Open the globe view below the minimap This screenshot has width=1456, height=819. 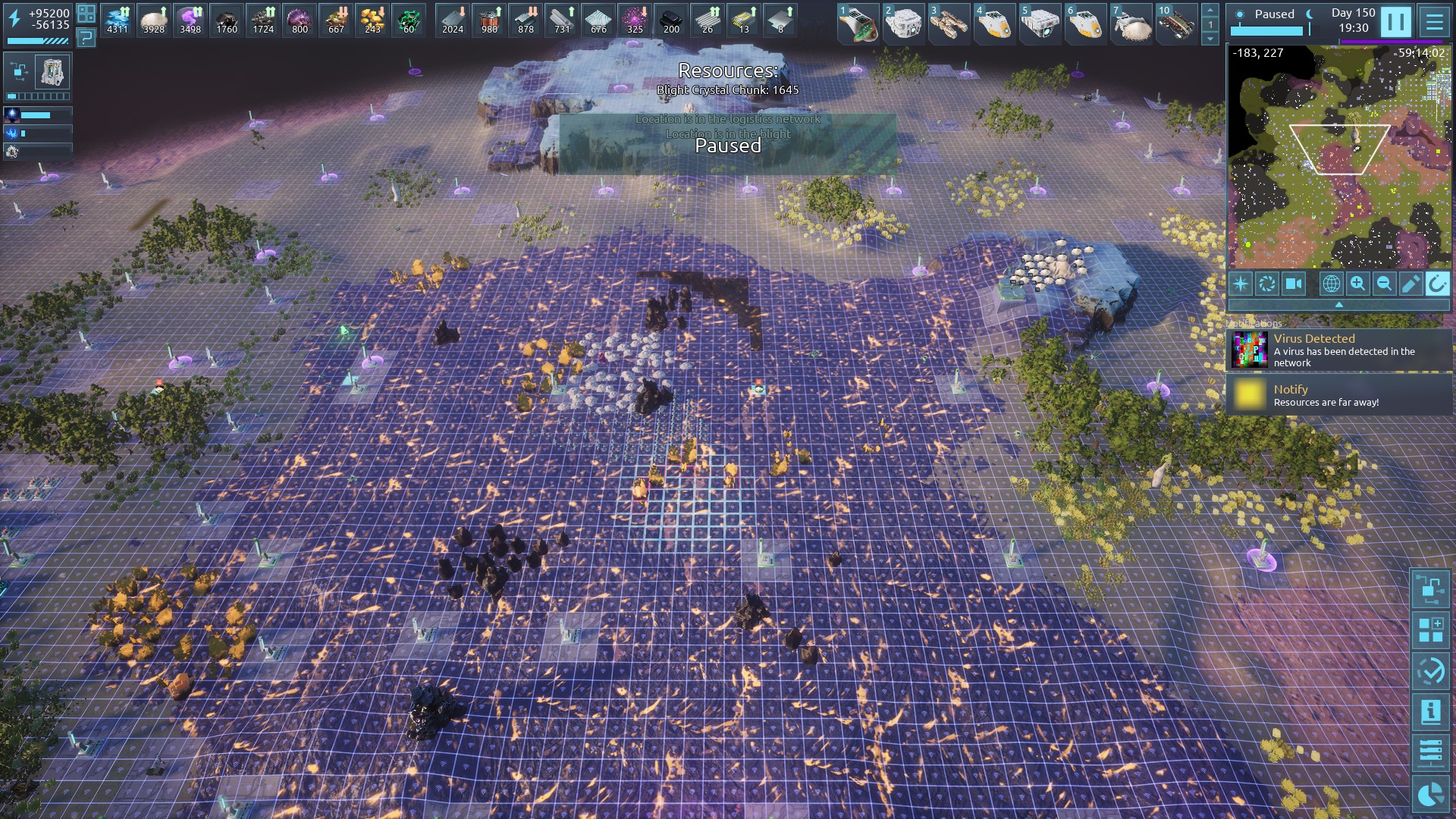[x=1331, y=284]
